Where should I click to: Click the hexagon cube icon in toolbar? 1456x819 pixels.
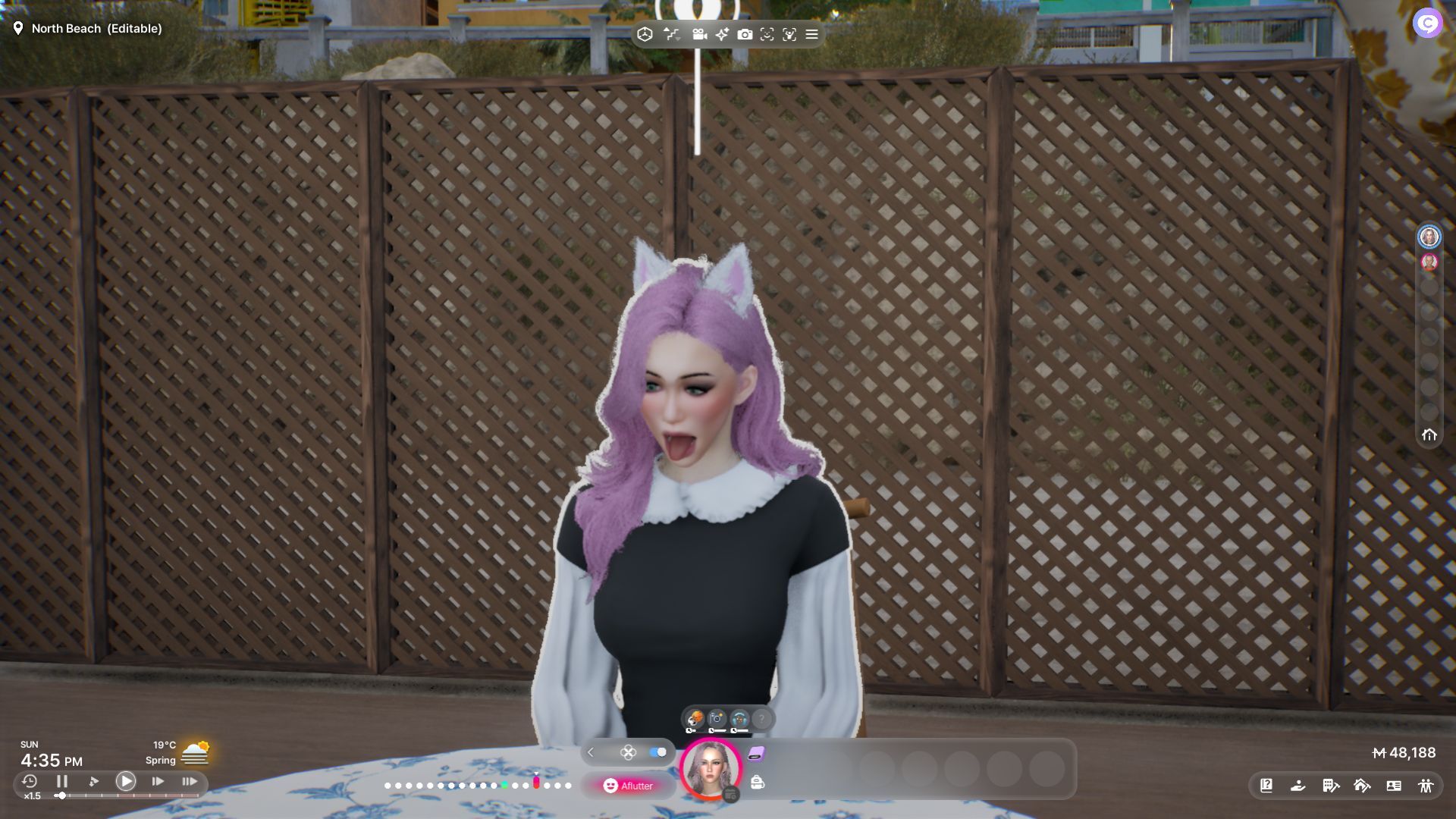[x=645, y=34]
